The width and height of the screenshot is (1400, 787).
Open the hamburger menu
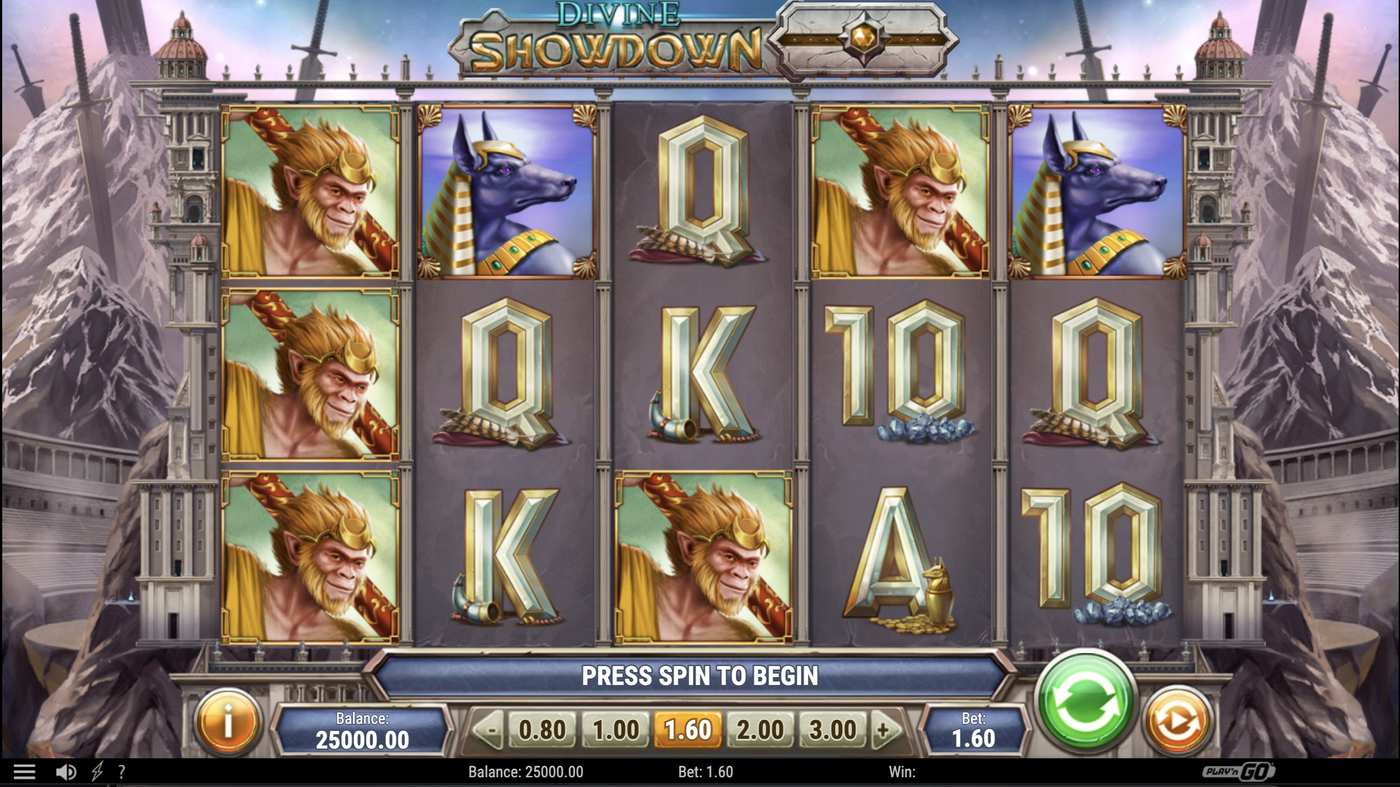[x=24, y=770]
